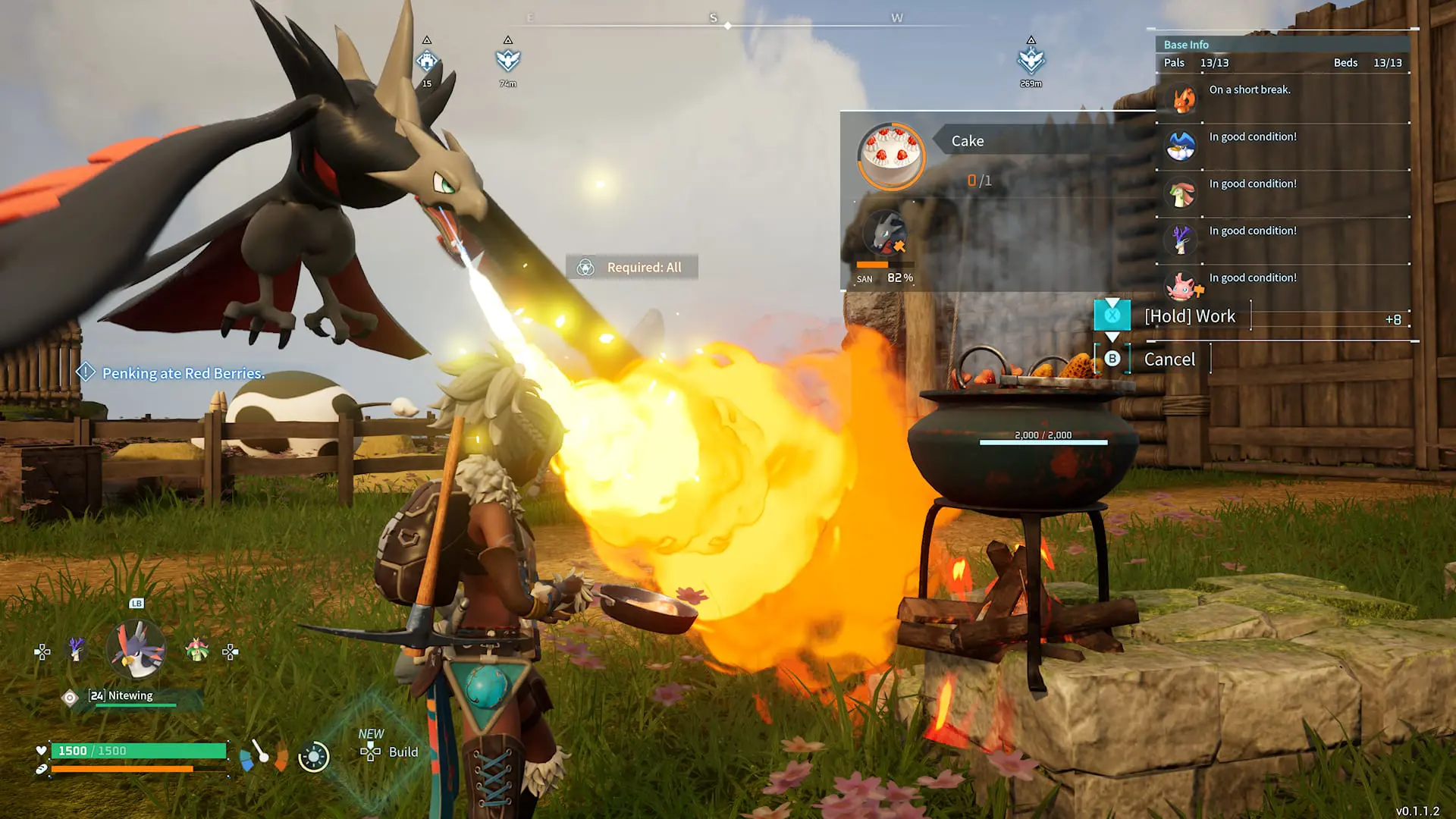Image resolution: width=1456 pixels, height=819 pixels.
Task: Click the Build d-pad prompt icon
Action: [x=369, y=752]
